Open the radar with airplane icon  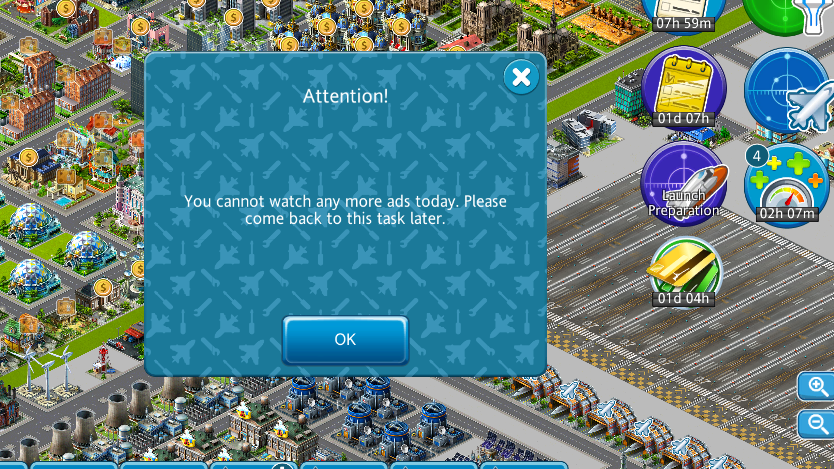tap(788, 92)
